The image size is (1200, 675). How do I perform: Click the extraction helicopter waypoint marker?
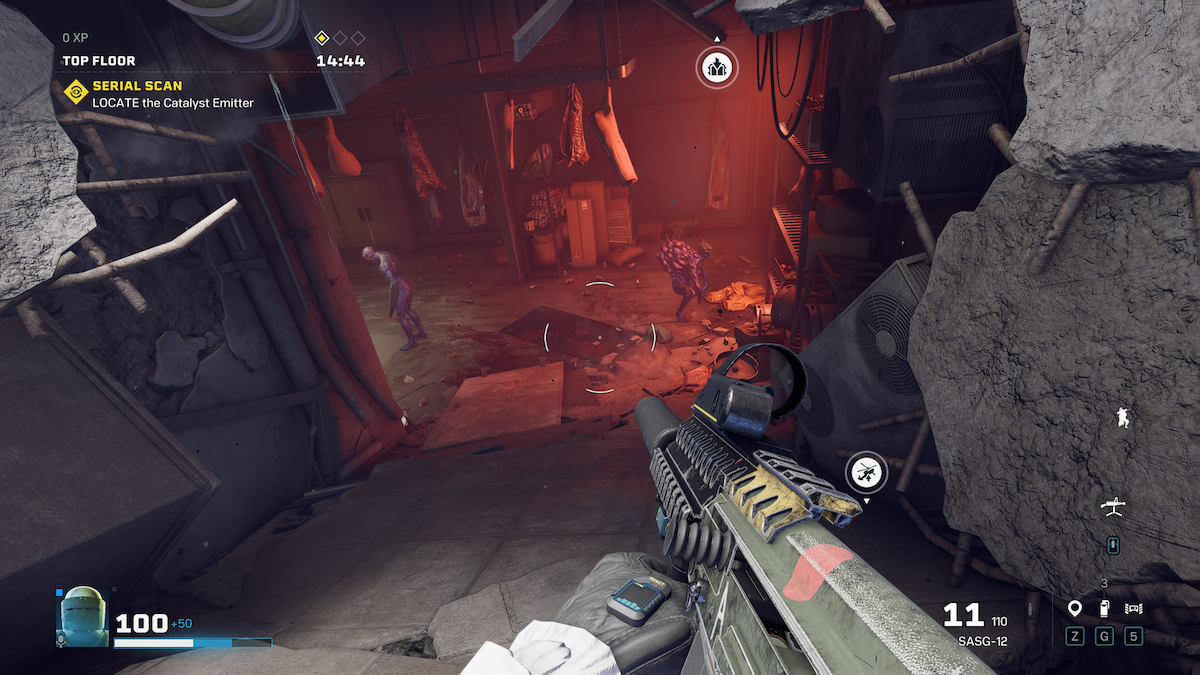tap(866, 470)
